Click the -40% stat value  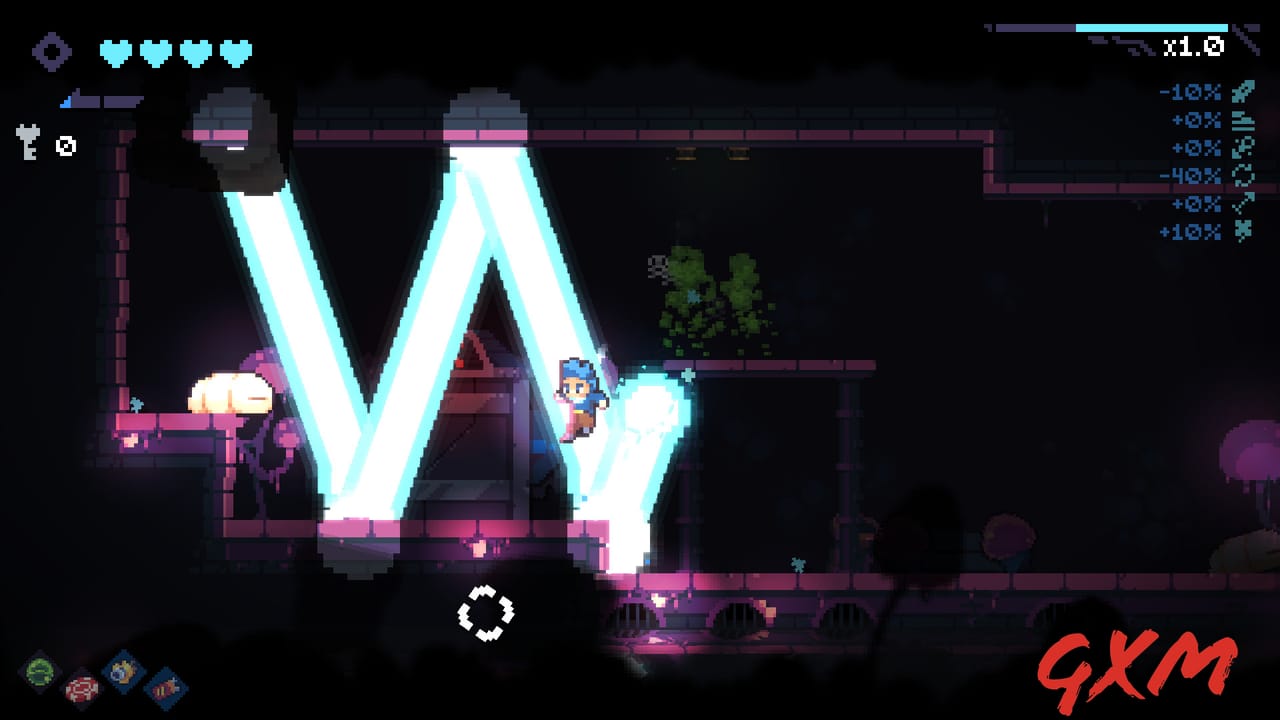pos(1197,176)
